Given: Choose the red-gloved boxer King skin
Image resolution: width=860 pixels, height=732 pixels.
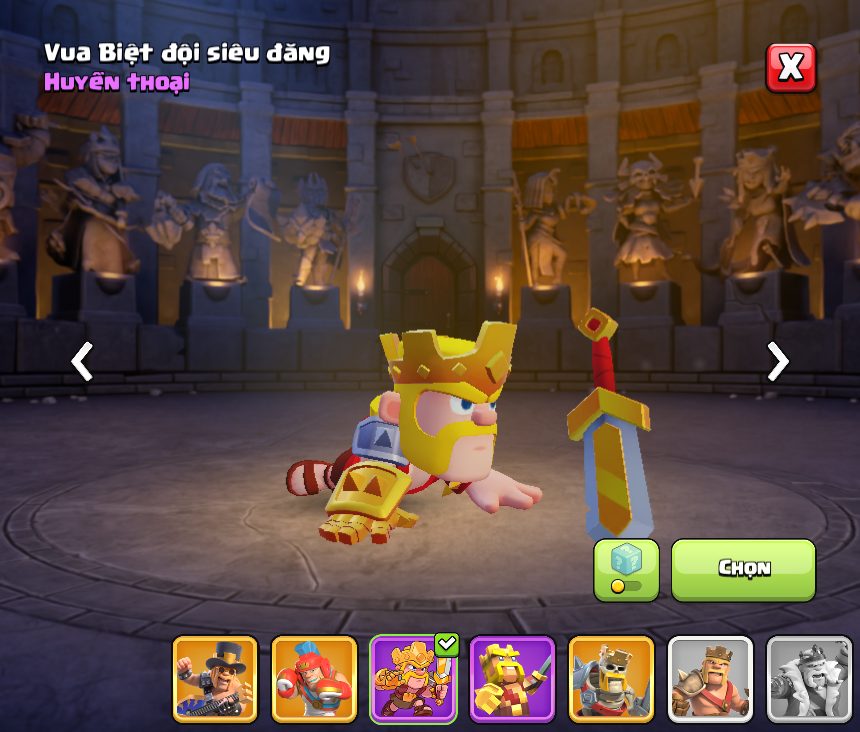Looking at the screenshot, I should coord(314,679).
